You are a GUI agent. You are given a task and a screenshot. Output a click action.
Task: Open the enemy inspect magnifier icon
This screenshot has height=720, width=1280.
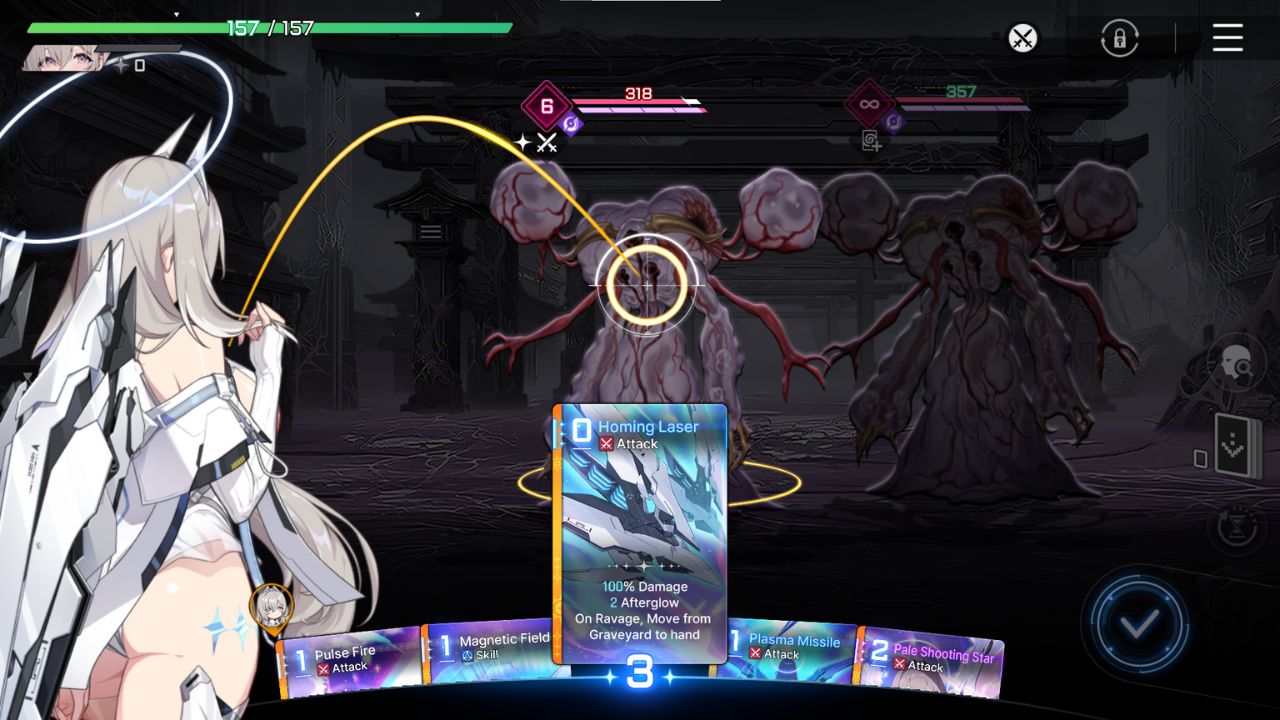pyautogui.click(x=1237, y=363)
